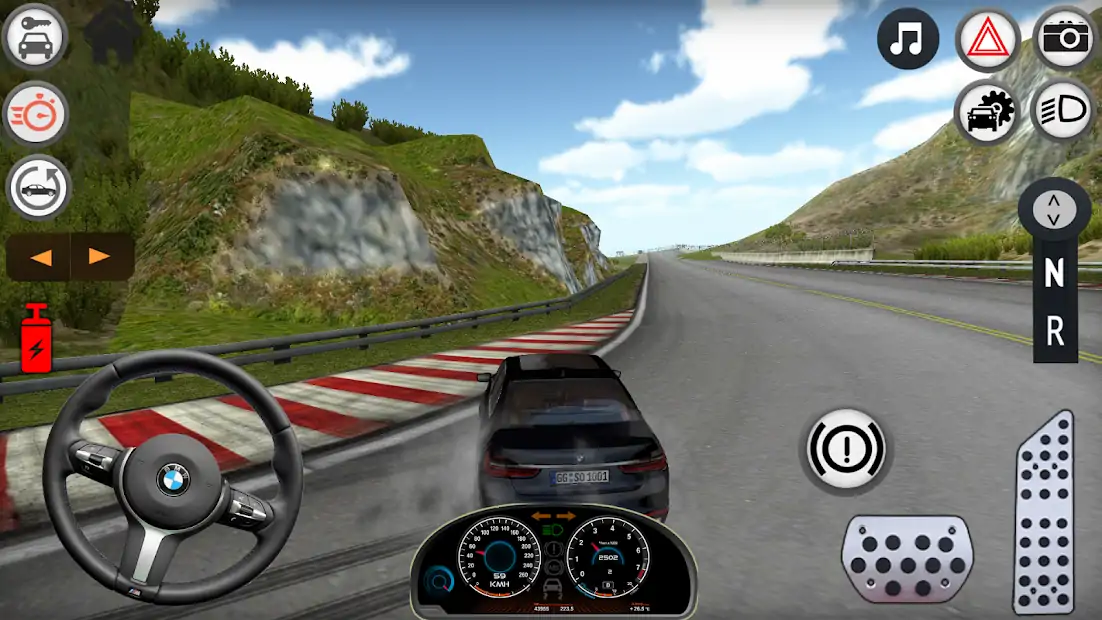This screenshot has height=620, width=1102.
Task: Change view with the camera button
Action: click(1066, 38)
